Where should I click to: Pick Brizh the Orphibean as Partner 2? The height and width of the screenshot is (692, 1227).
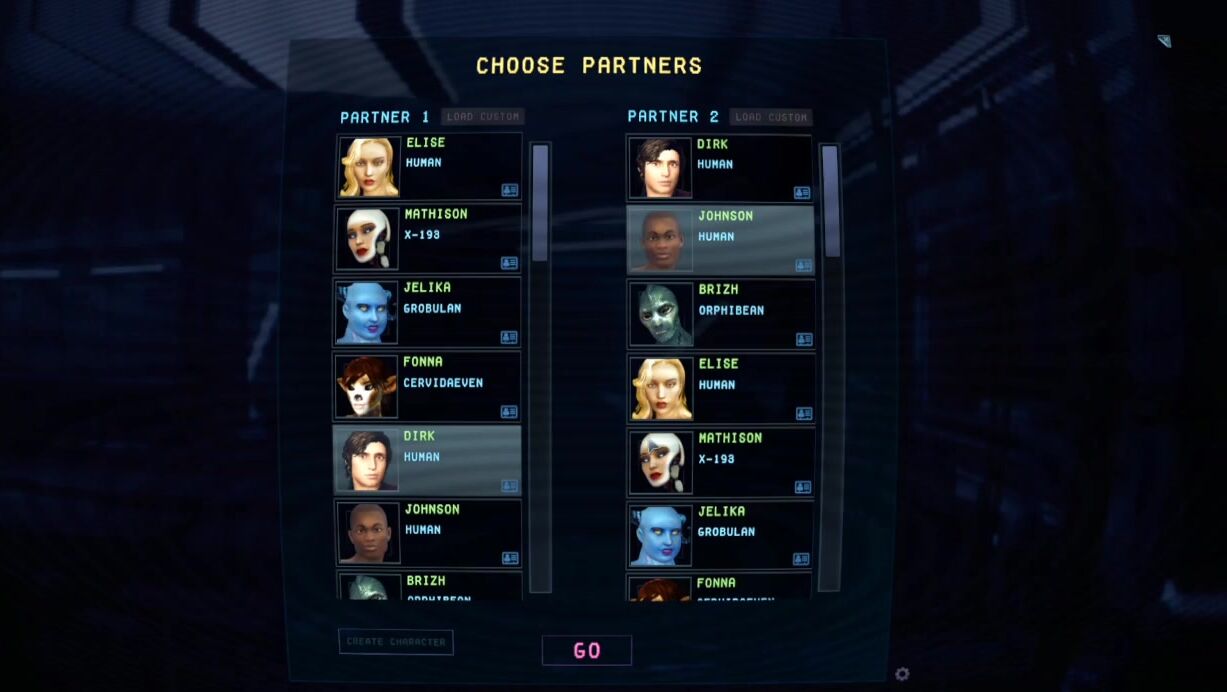pyautogui.click(x=720, y=313)
